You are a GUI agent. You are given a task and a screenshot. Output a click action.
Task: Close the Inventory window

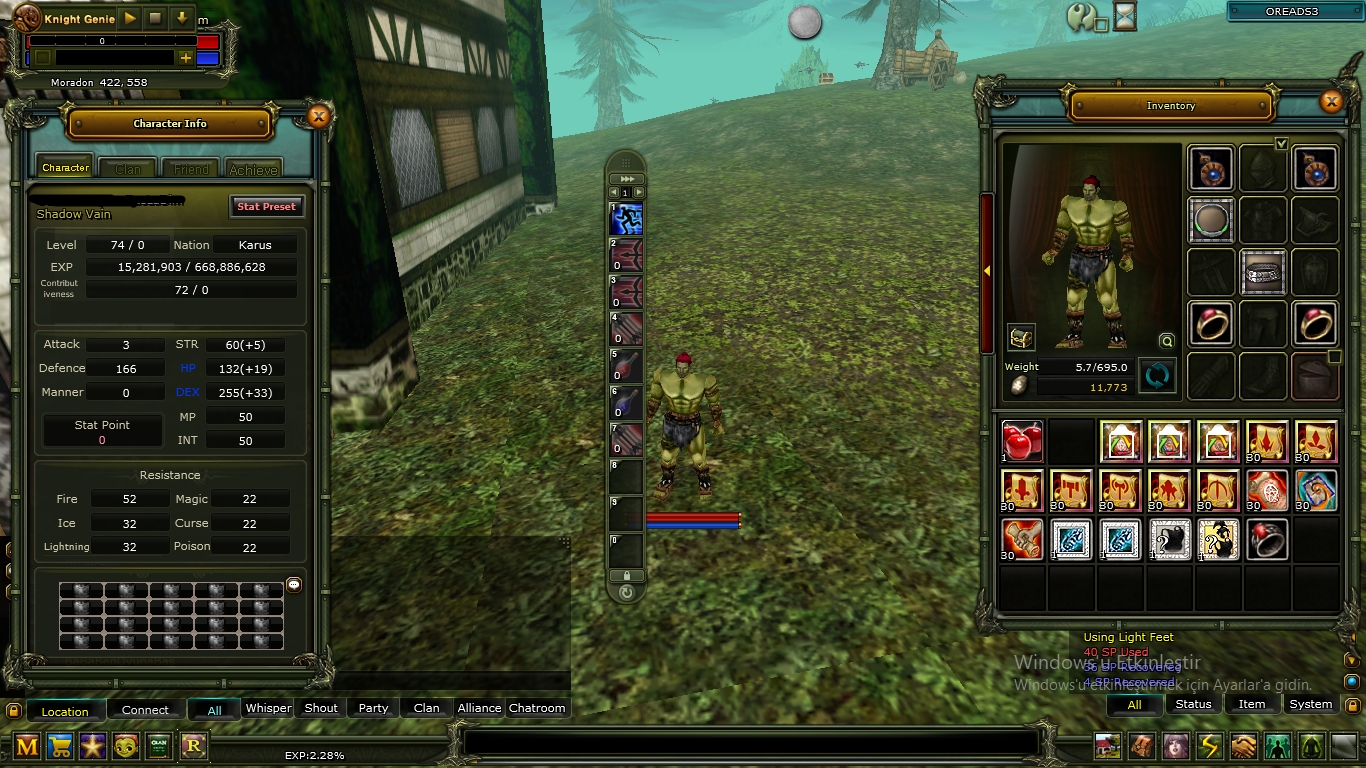(1330, 101)
